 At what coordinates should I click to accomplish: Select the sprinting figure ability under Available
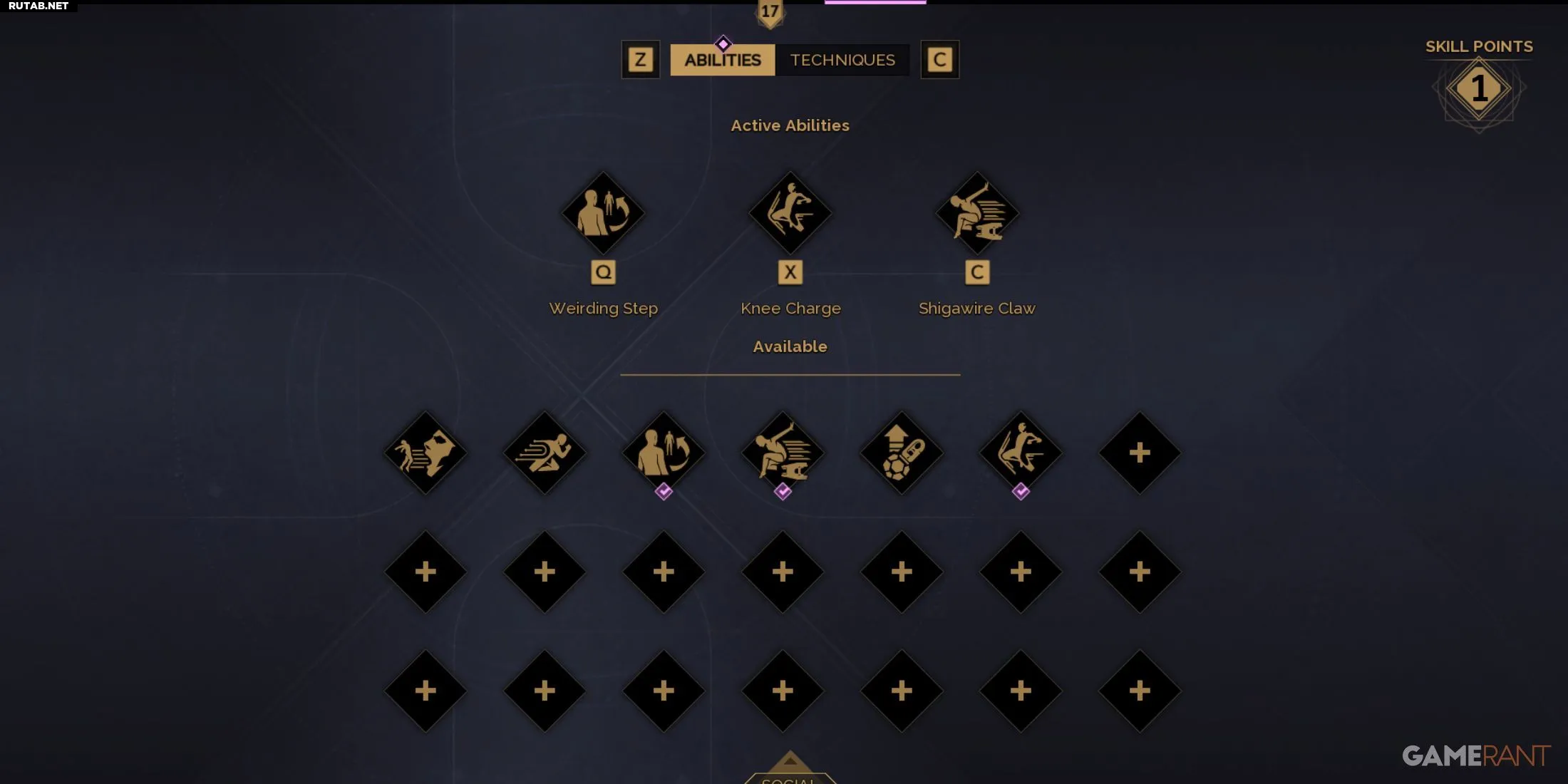(545, 453)
